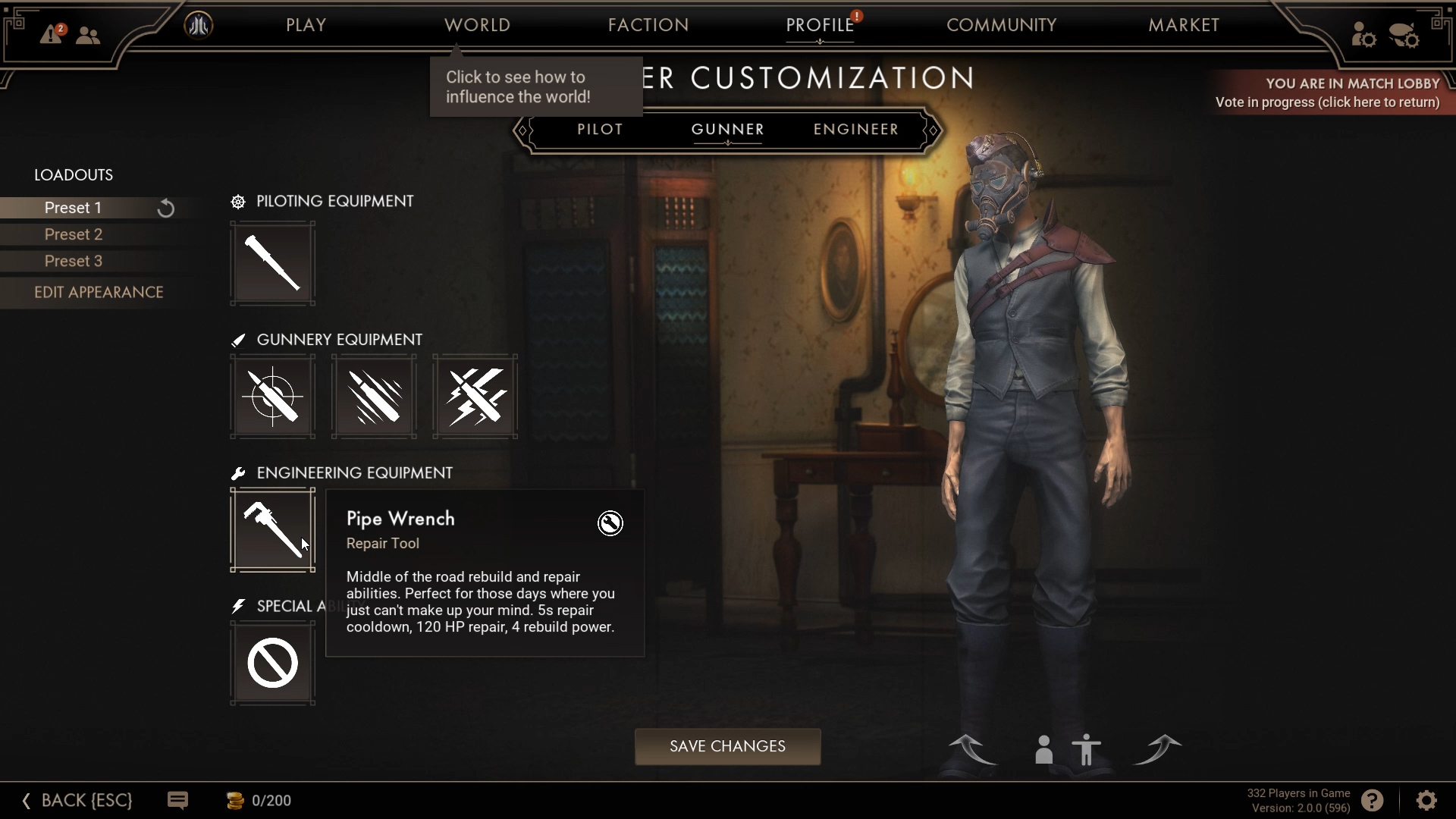
Task: Open the settings gear icon
Action: point(1426,800)
